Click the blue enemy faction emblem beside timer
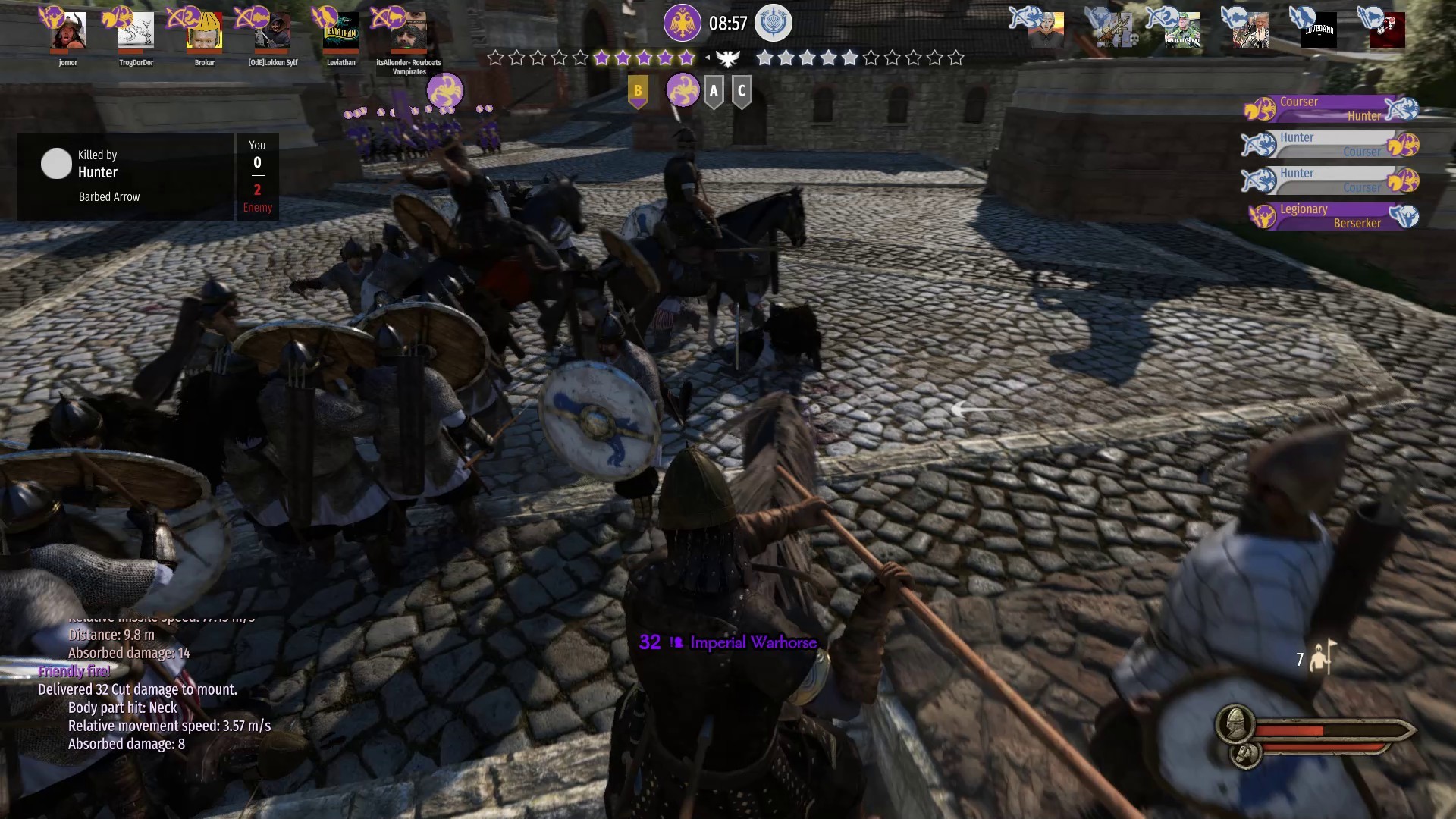The width and height of the screenshot is (1456, 819). 773,23
